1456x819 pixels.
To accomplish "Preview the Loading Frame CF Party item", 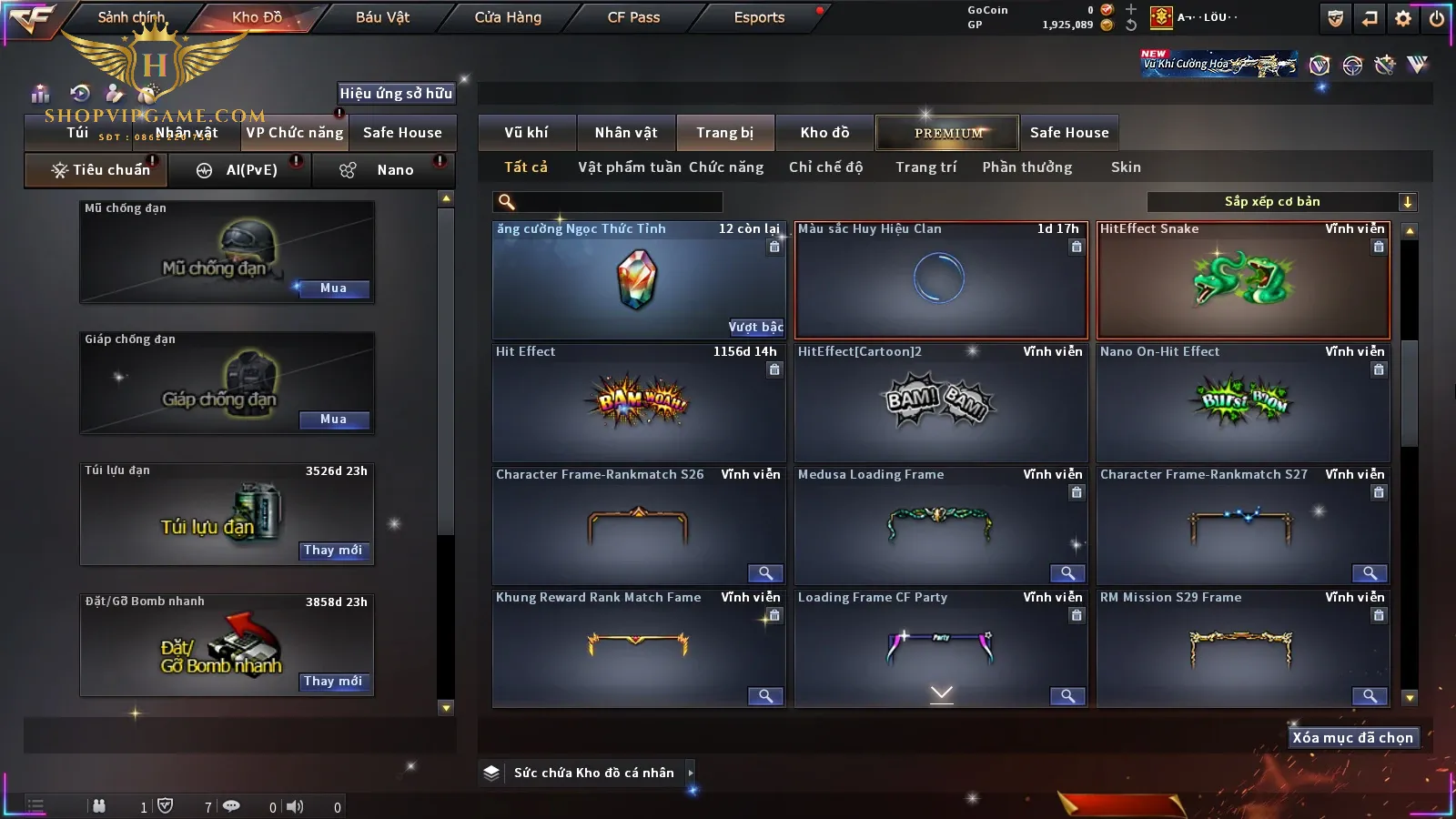I will tap(1067, 696).
